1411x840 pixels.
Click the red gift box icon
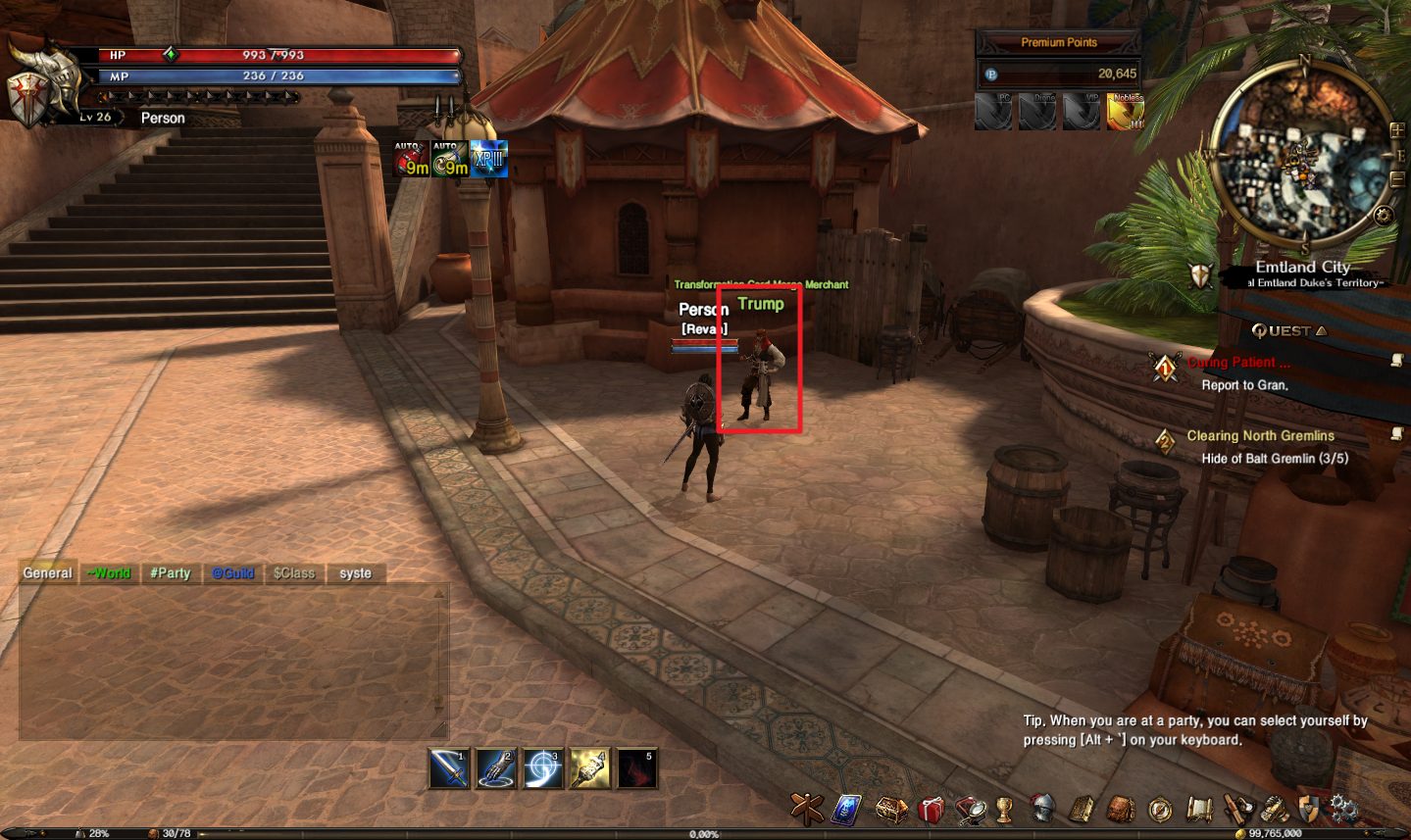point(931,810)
